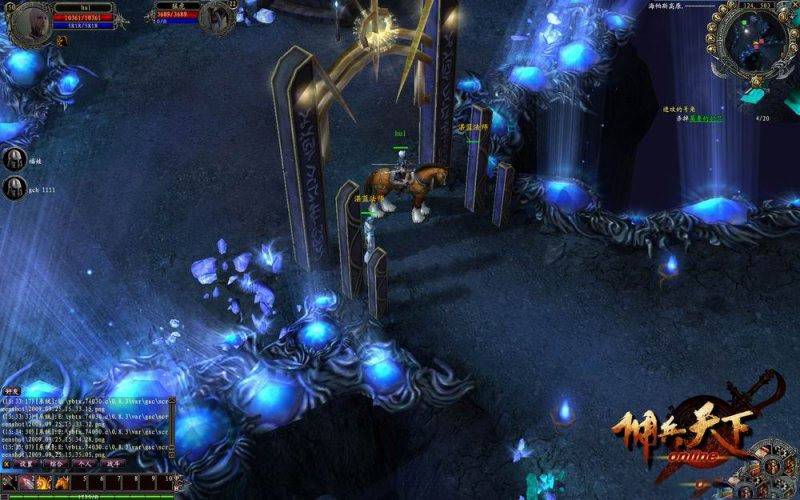Image resolution: width=800 pixels, height=500 pixels.
Task: Click the chat log scrollbar
Action: click(172, 428)
